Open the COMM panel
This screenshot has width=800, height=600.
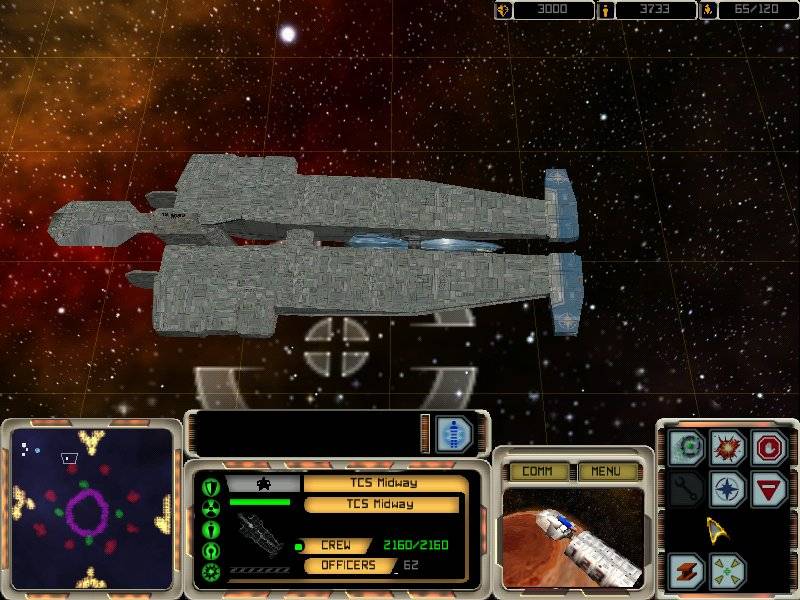tap(538, 471)
